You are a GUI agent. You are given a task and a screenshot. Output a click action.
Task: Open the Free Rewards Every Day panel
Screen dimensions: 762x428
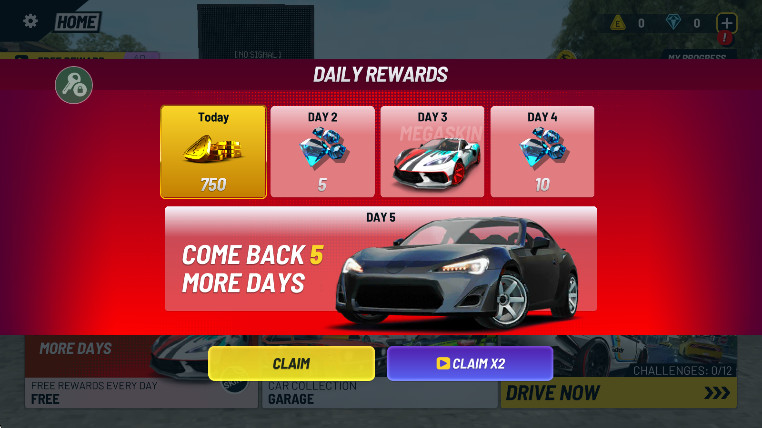click(130, 393)
